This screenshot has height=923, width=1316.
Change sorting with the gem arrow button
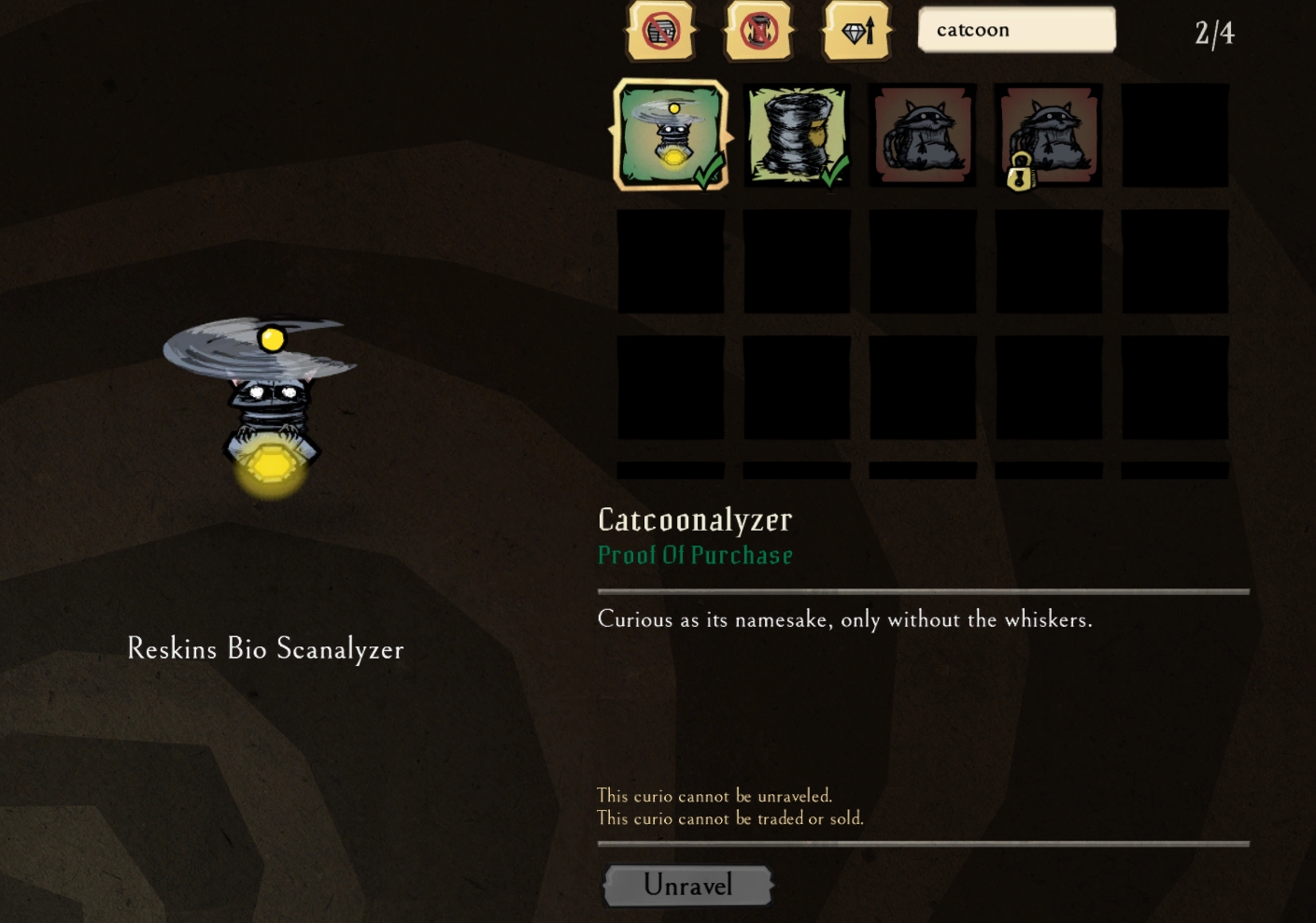click(x=857, y=32)
